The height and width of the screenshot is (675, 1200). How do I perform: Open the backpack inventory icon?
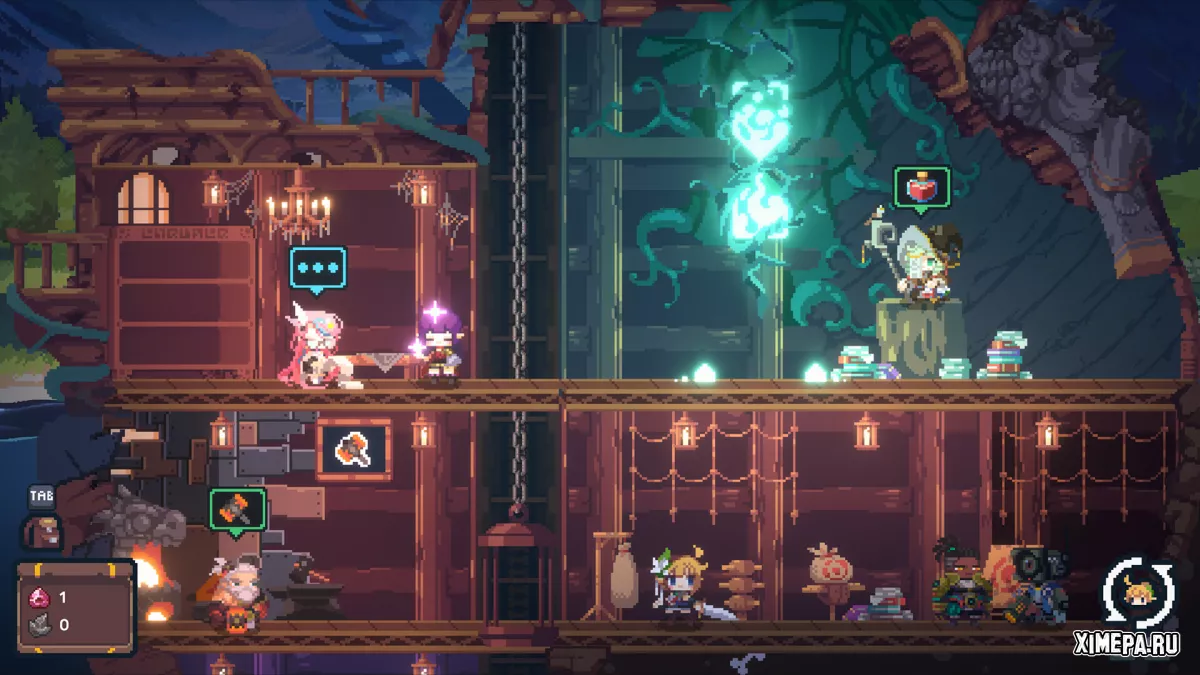42,532
